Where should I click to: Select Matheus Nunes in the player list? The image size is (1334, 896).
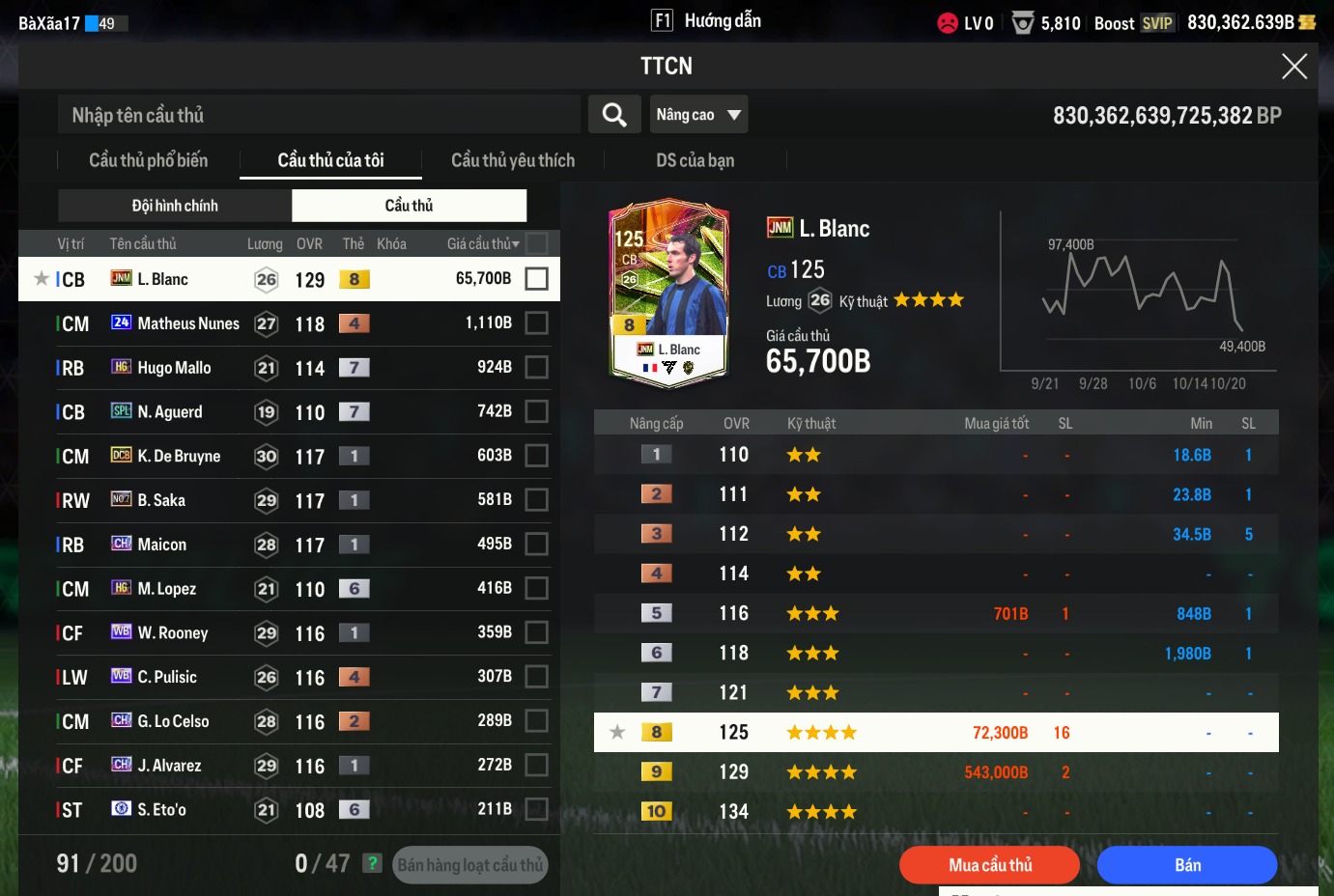point(188,323)
